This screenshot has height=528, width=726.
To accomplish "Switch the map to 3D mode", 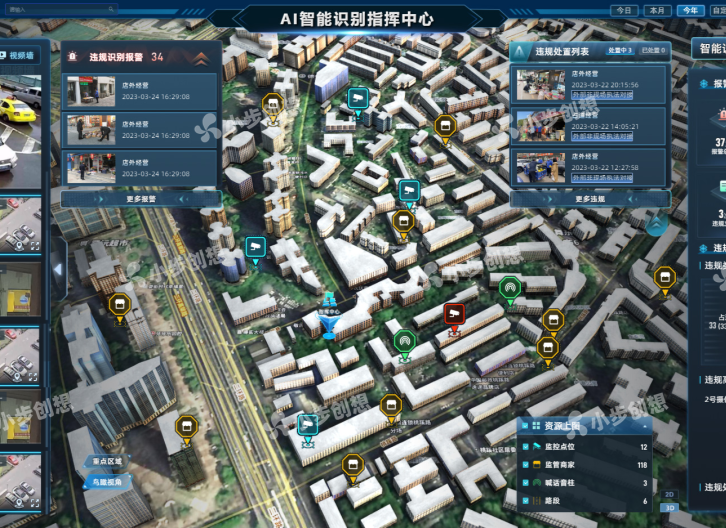I will [669, 508].
